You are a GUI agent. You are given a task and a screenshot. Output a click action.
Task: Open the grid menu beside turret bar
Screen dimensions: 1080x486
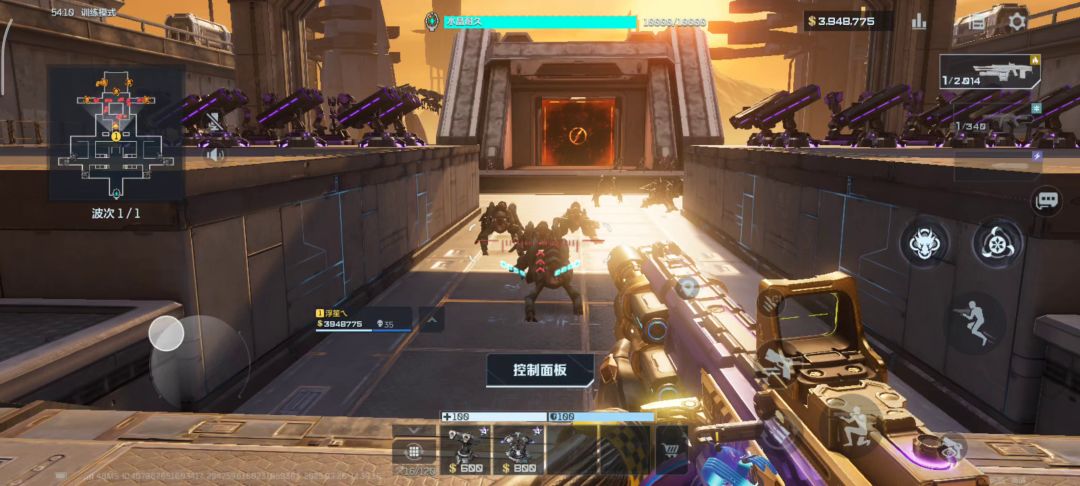point(413,451)
